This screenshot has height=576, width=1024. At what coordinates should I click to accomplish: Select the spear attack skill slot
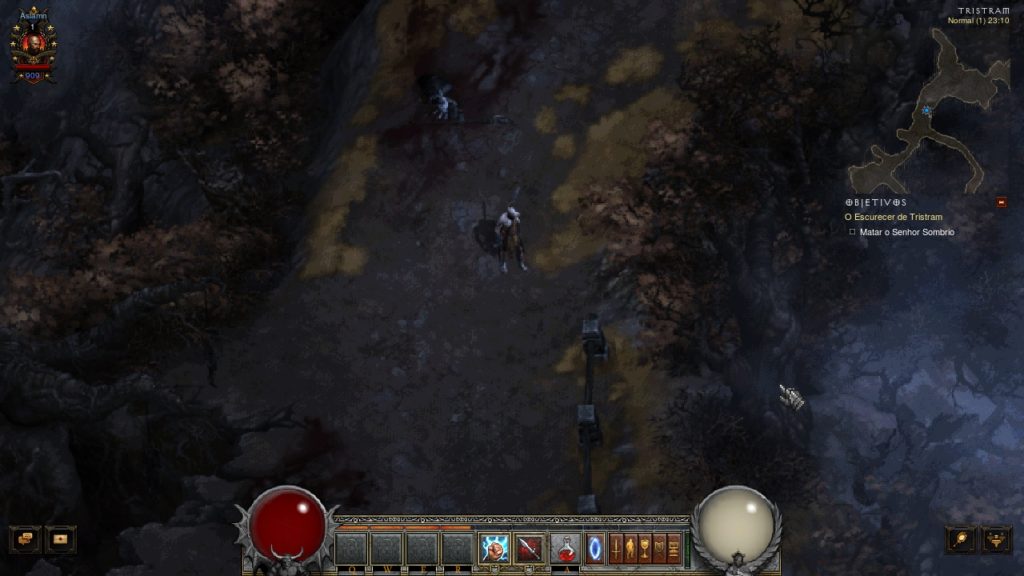(x=530, y=548)
